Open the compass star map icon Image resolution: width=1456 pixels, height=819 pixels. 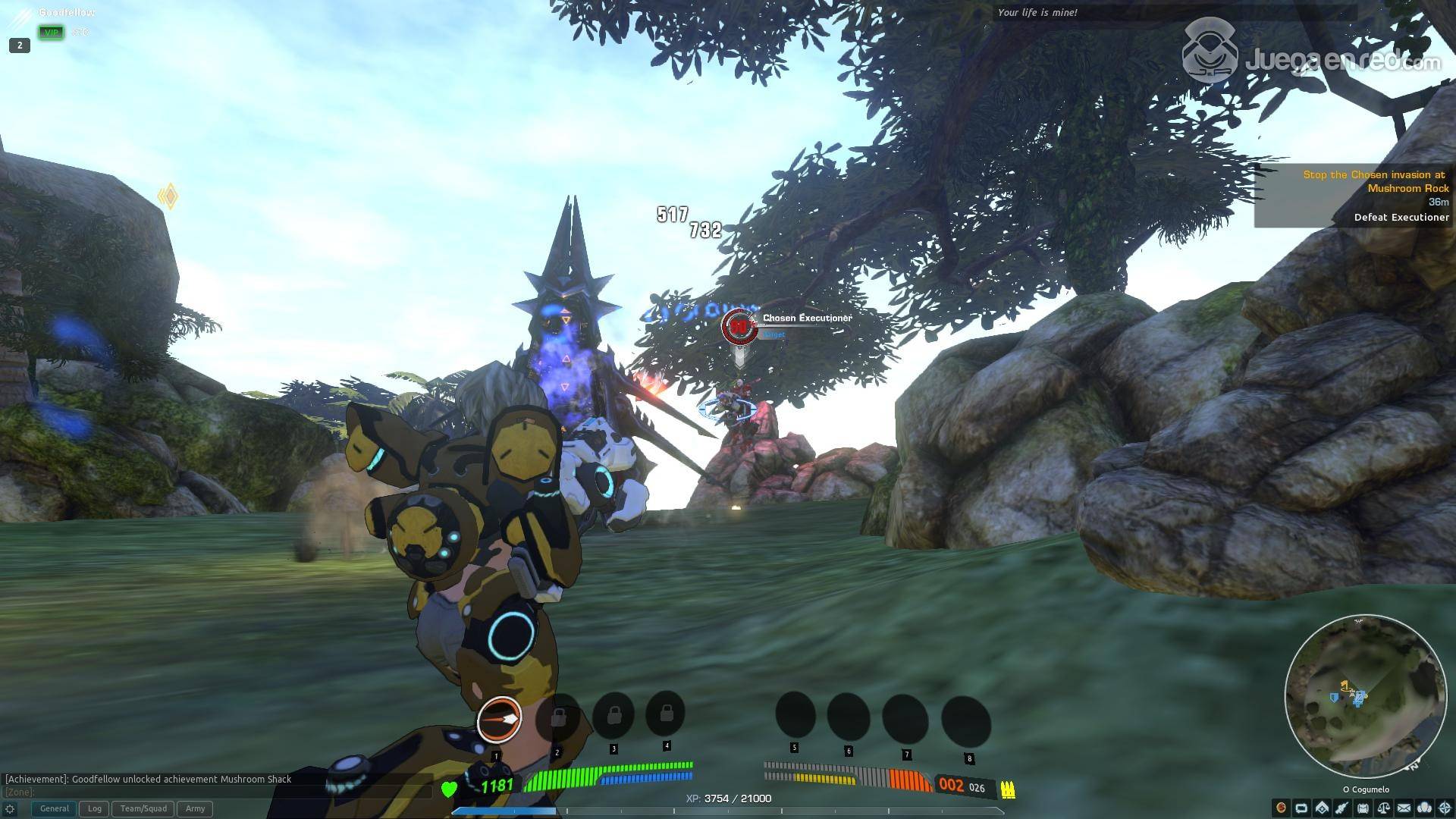(1445, 808)
